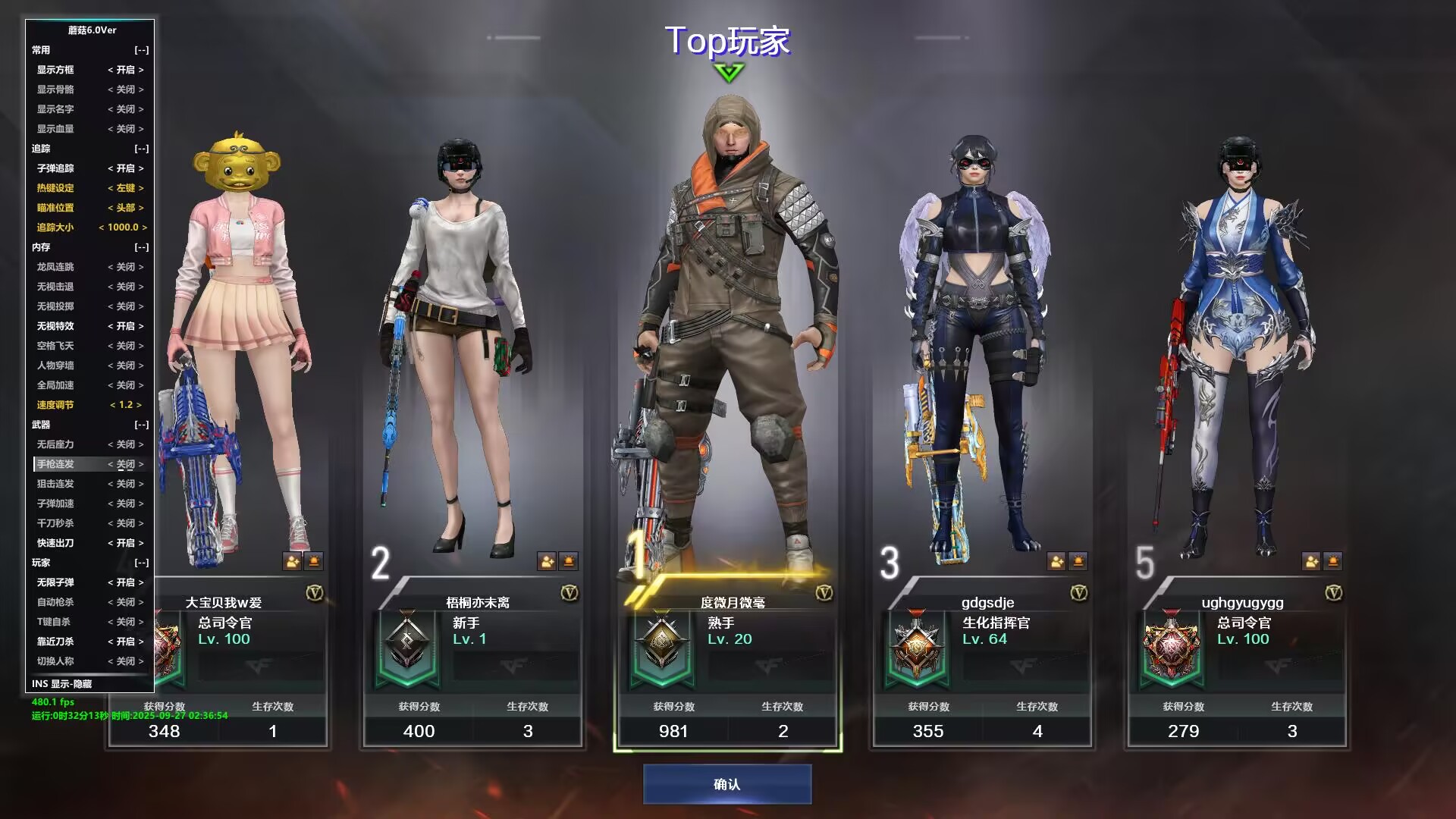1456x819 pixels.
Task: Add player 大宝贝我w爱 as friend
Action: [x=292, y=561]
